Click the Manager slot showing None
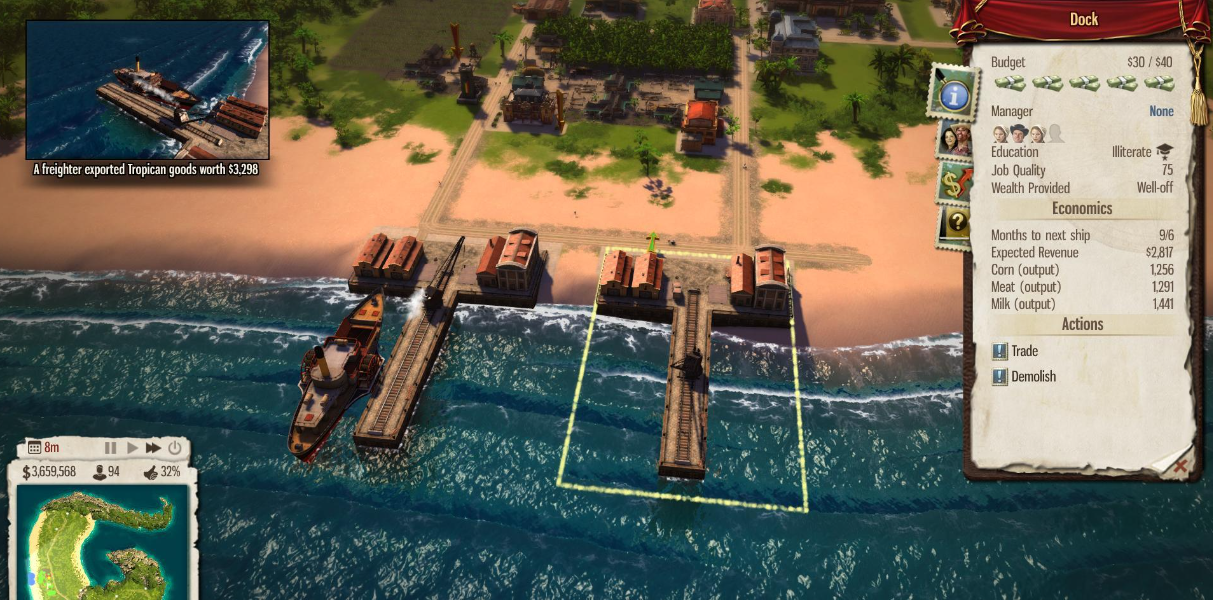This screenshot has width=1213, height=600. point(1161,111)
